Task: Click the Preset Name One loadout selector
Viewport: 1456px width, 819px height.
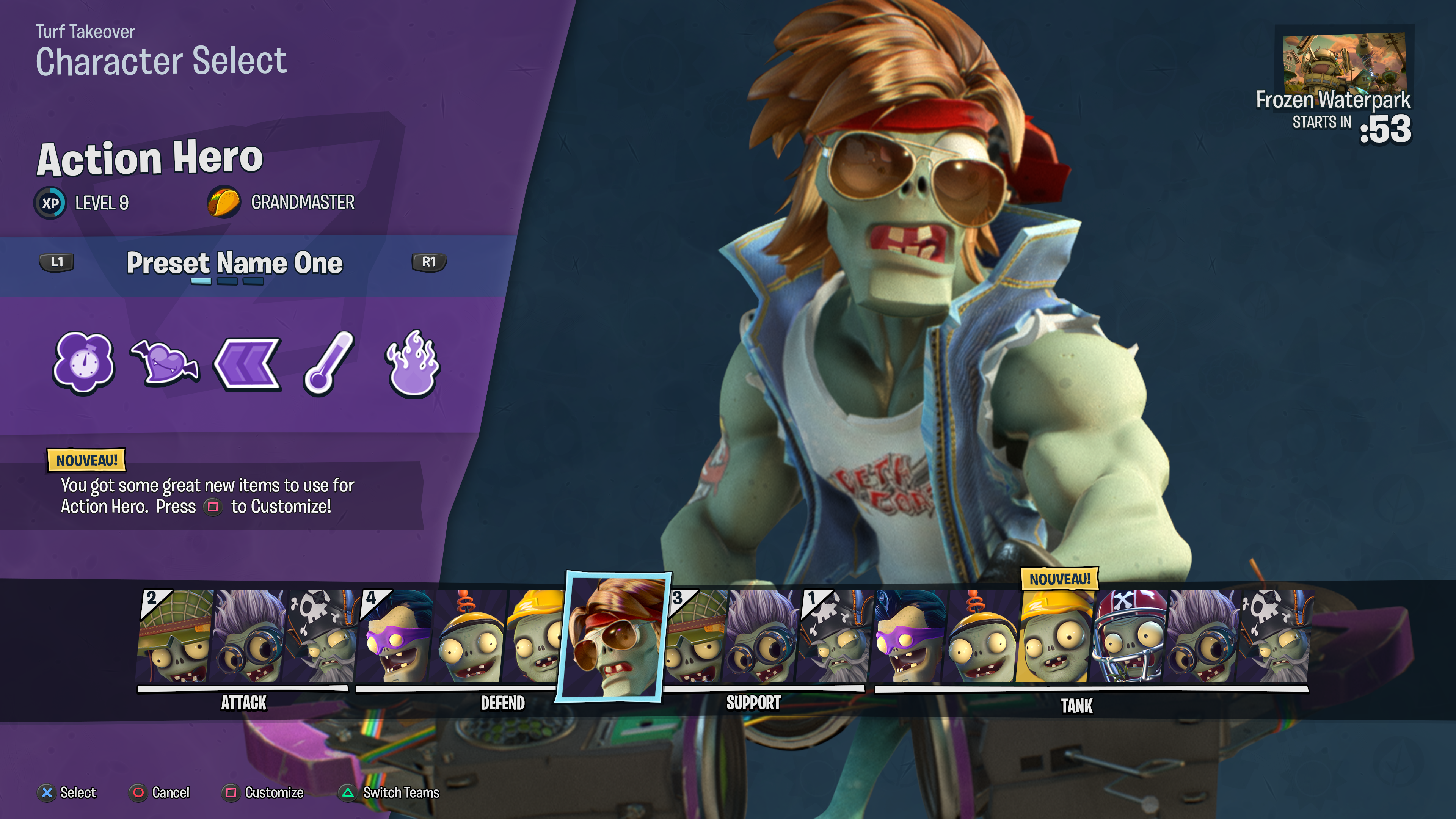Action: click(x=234, y=264)
